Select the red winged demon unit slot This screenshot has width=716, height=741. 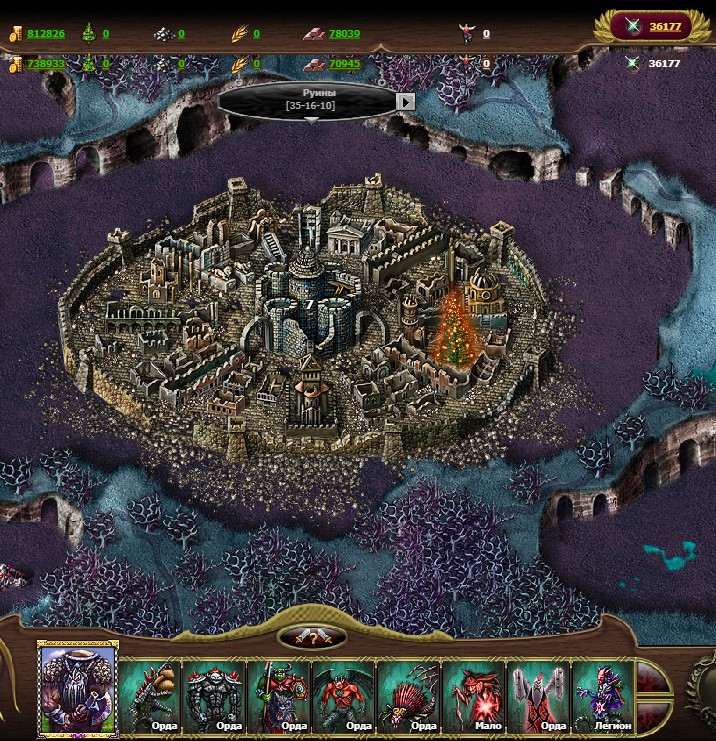pyautogui.click(x=344, y=695)
